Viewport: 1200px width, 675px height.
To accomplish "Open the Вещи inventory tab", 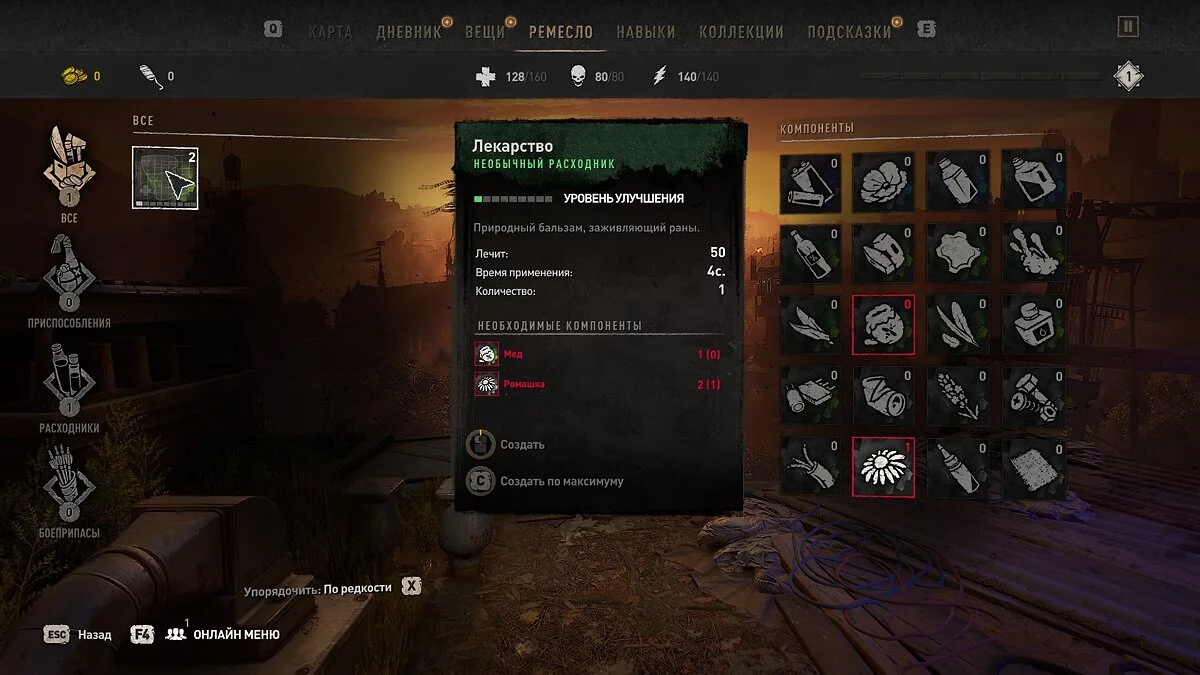I will (485, 31).
